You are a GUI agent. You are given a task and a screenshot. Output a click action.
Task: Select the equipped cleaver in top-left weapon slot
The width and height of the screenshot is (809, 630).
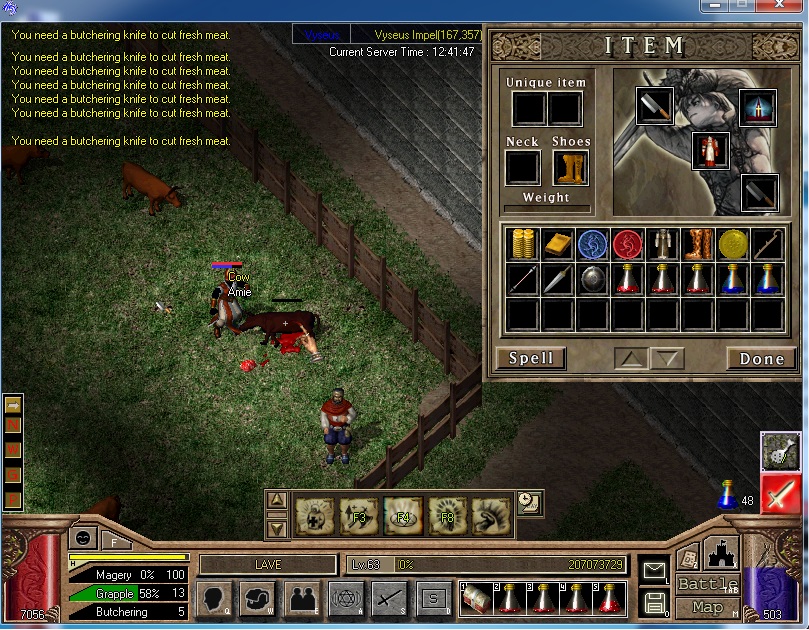point(654,106)
